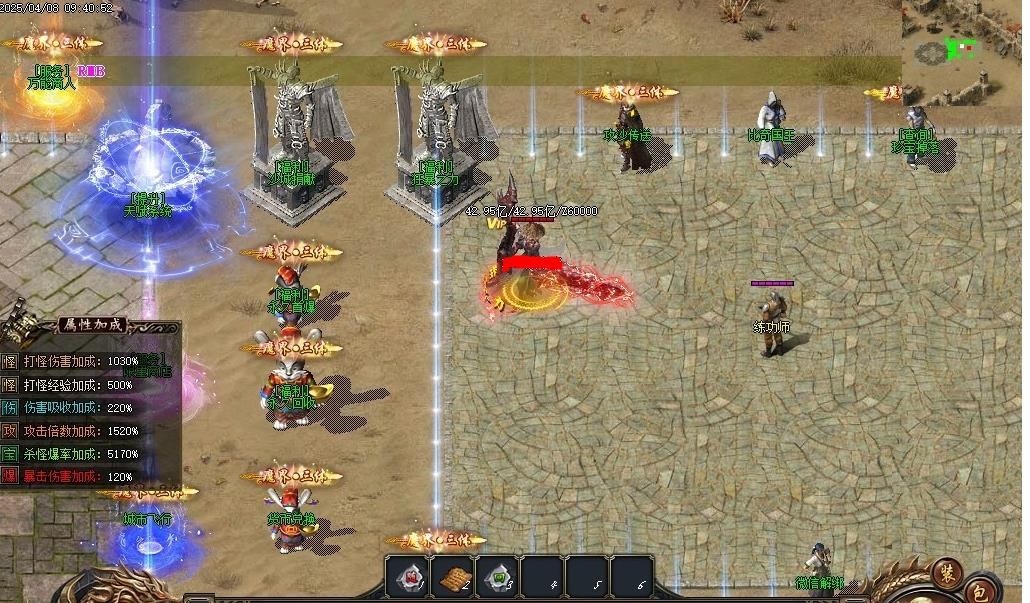Click the 属性加成 panel title
Image resolution: width=1030 pixels, height=603 pixels.
click(x=95, y=325)
